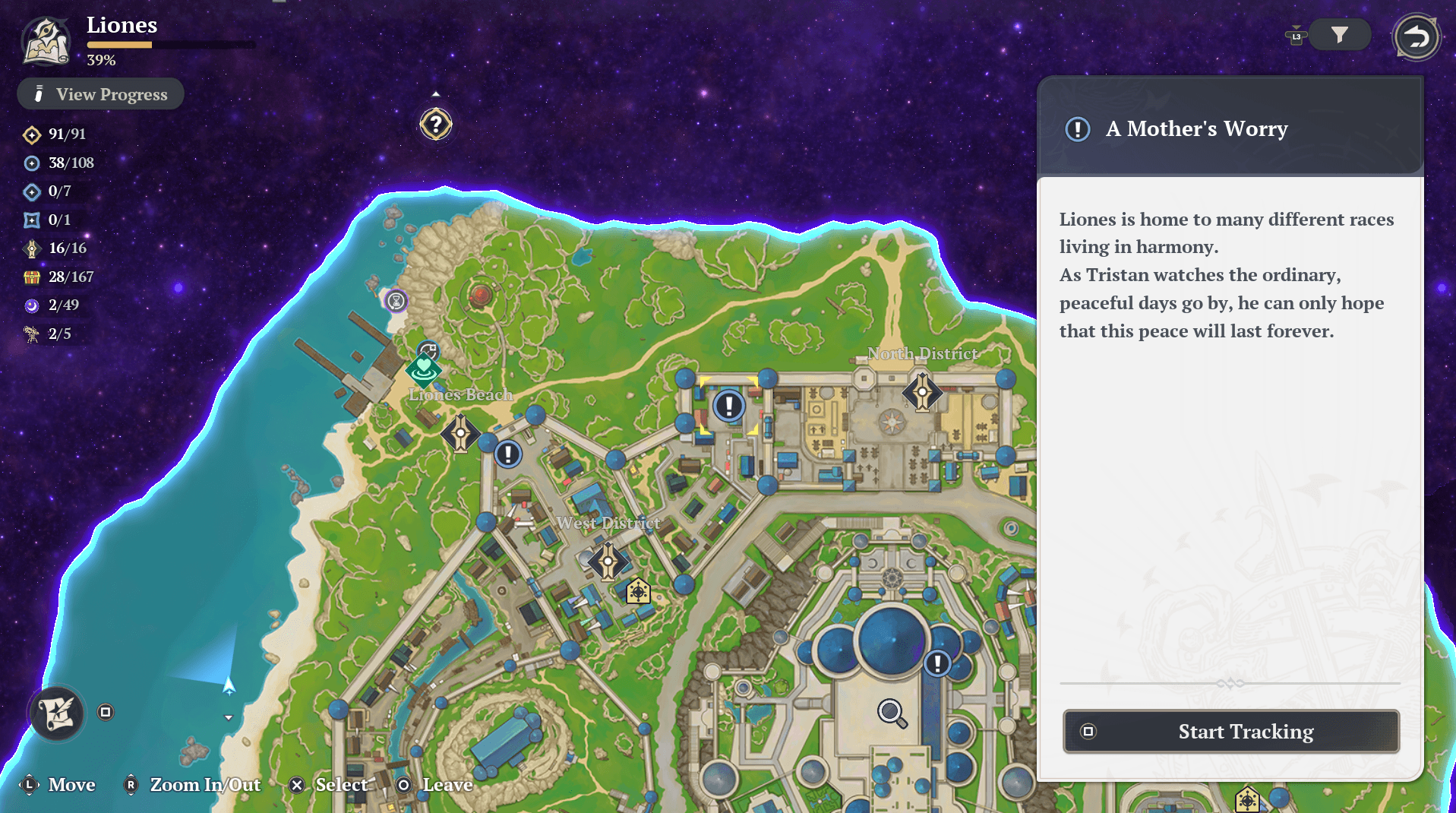The width and height of the screenshot is (1456, 813).
Task: Open the round creature icon button
Action: pos(57,713)
